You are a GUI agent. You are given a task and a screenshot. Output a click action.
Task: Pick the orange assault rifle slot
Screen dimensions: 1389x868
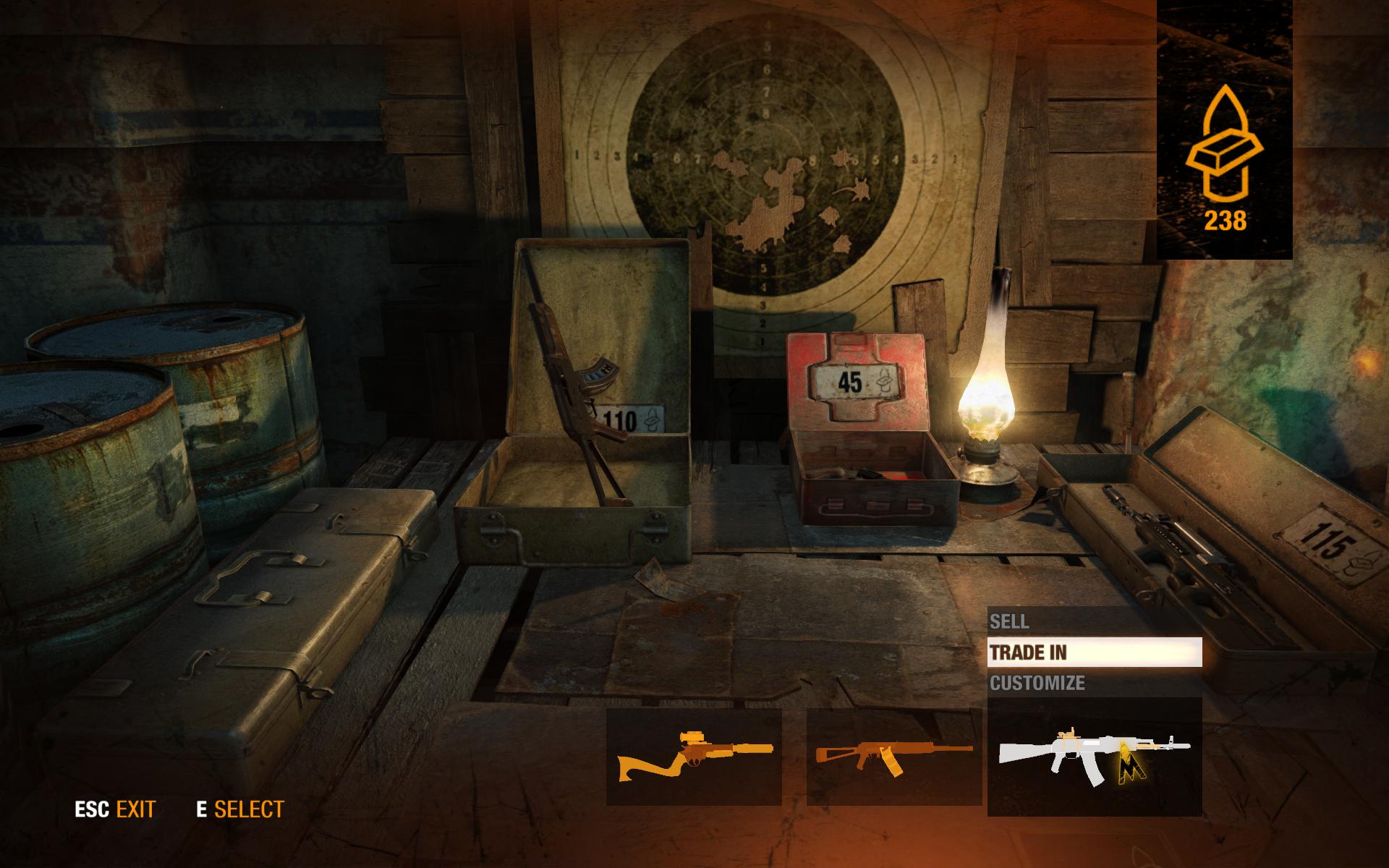(x=894, y=757)
